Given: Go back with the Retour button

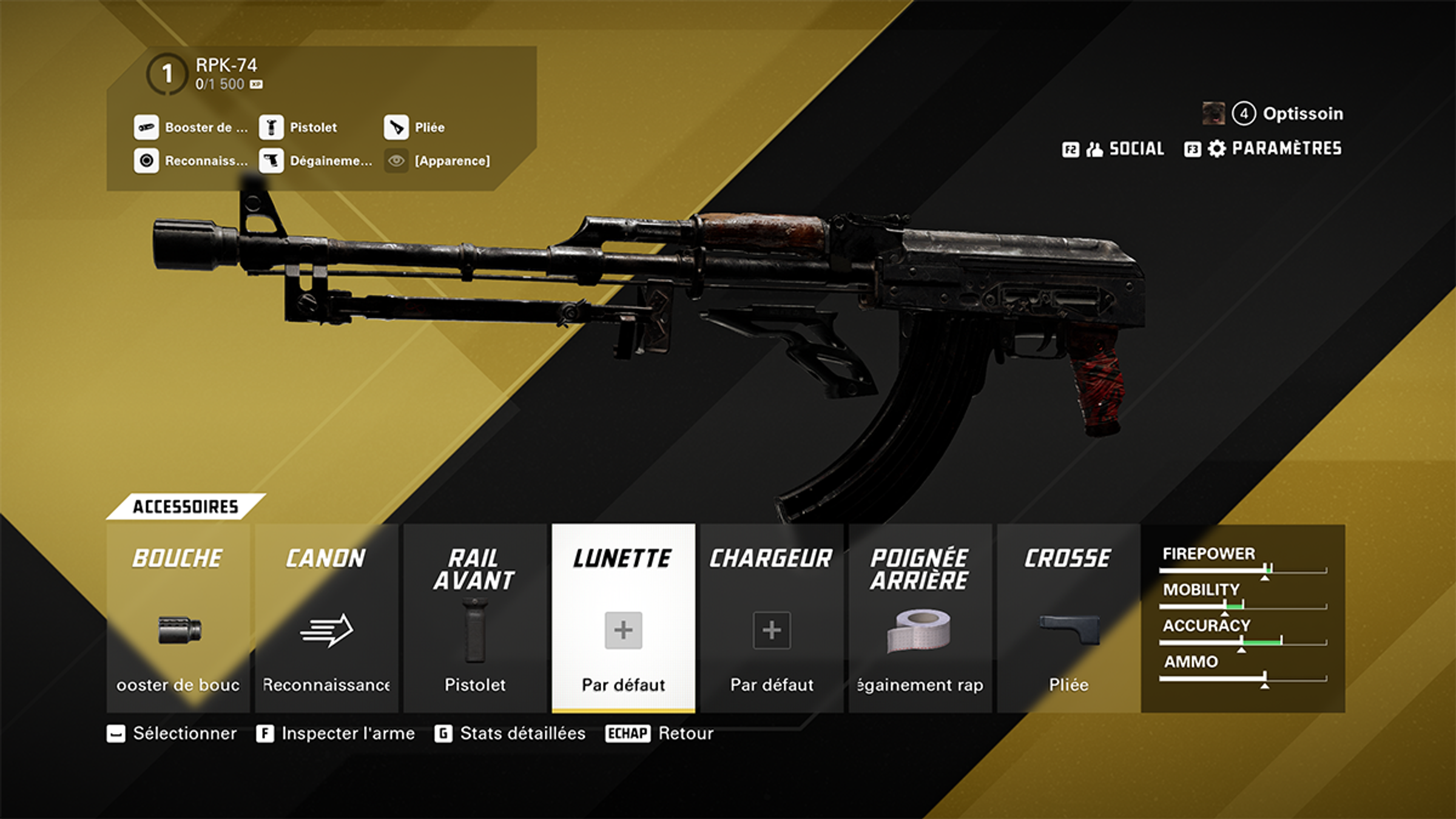Looking at the screenshot, I should click(686, 733).
